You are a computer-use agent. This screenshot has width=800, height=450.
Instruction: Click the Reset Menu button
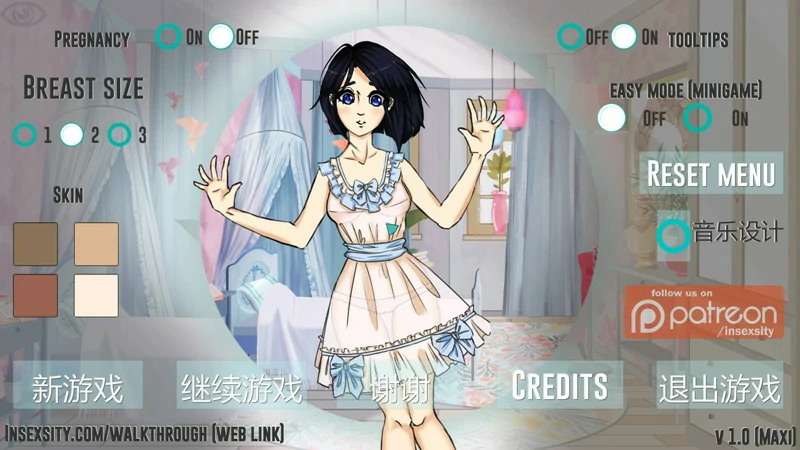click(x=710, y=173)
